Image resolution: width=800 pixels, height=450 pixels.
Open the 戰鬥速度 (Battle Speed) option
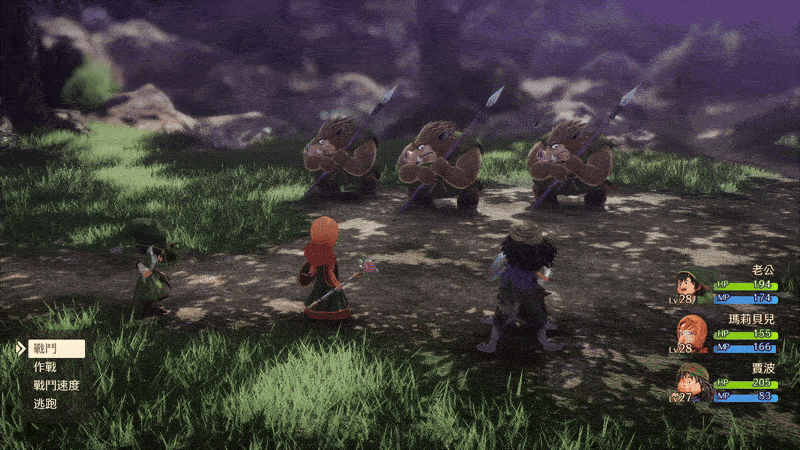click(x=56, y=385)
